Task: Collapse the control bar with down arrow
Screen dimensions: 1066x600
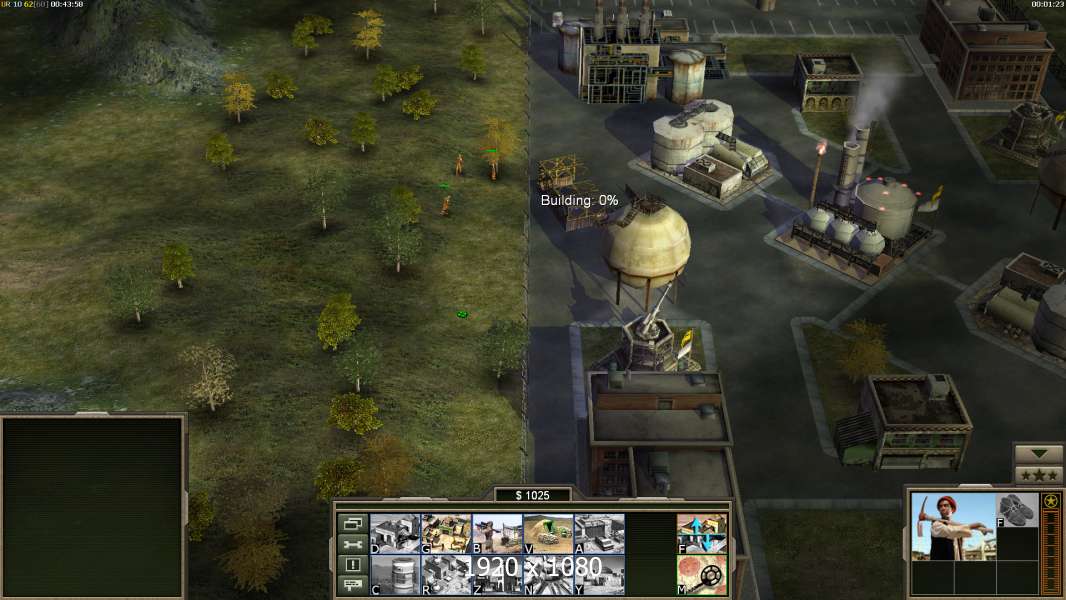Action: click(1038, 454)
